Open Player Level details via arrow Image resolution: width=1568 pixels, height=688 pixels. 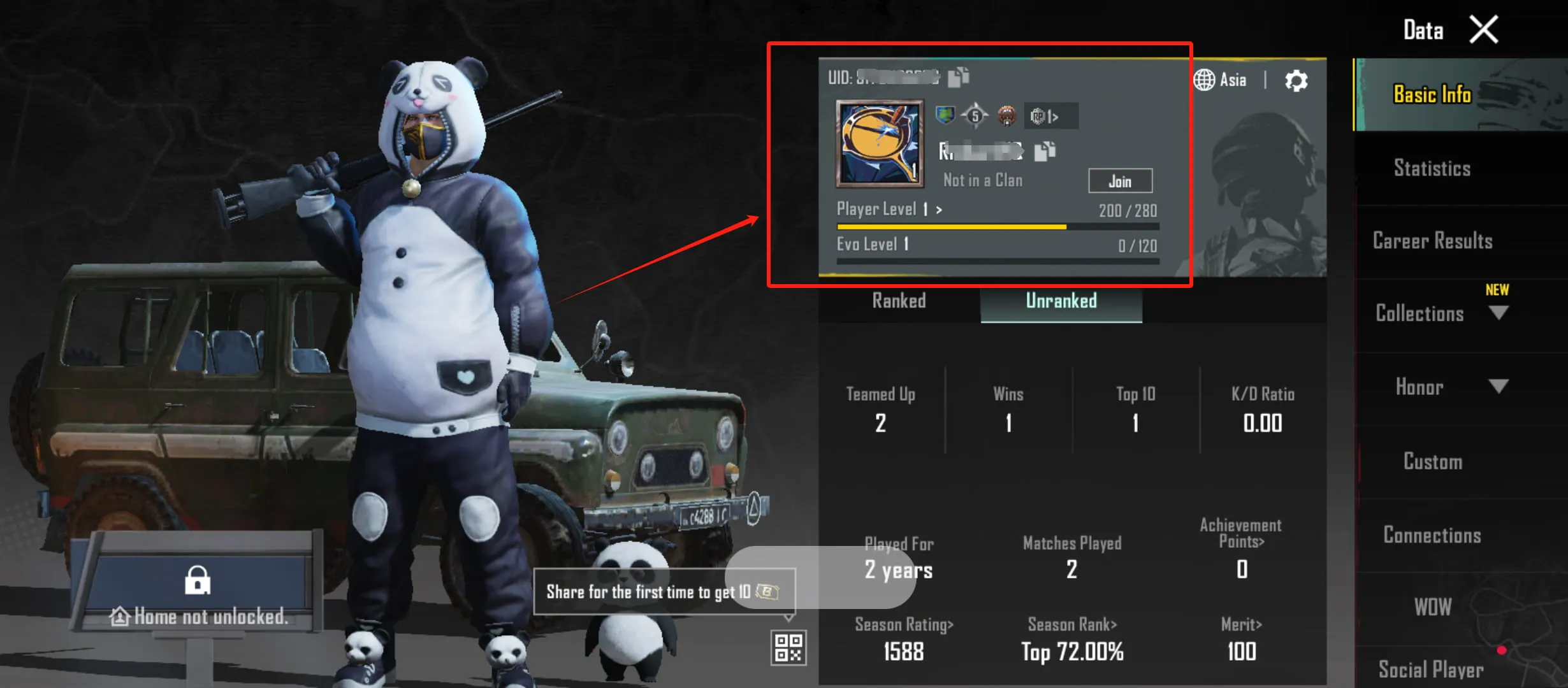[938, 209]
